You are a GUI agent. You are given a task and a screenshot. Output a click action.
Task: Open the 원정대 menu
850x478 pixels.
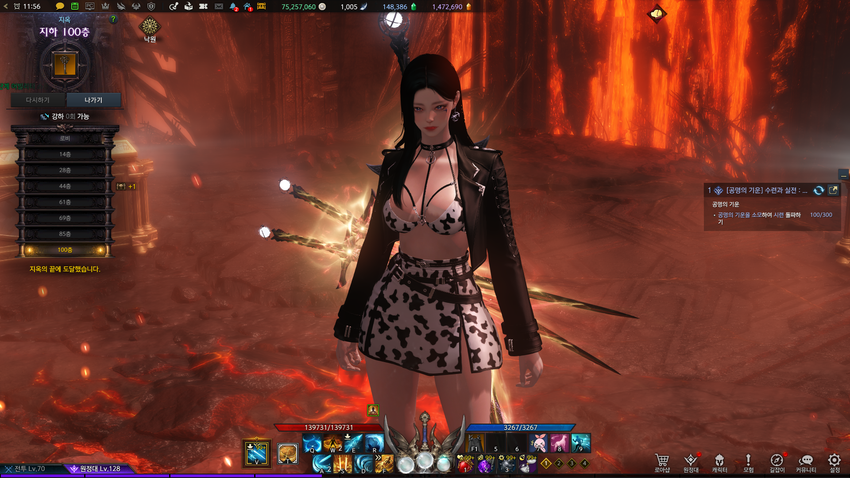(690, 460)
